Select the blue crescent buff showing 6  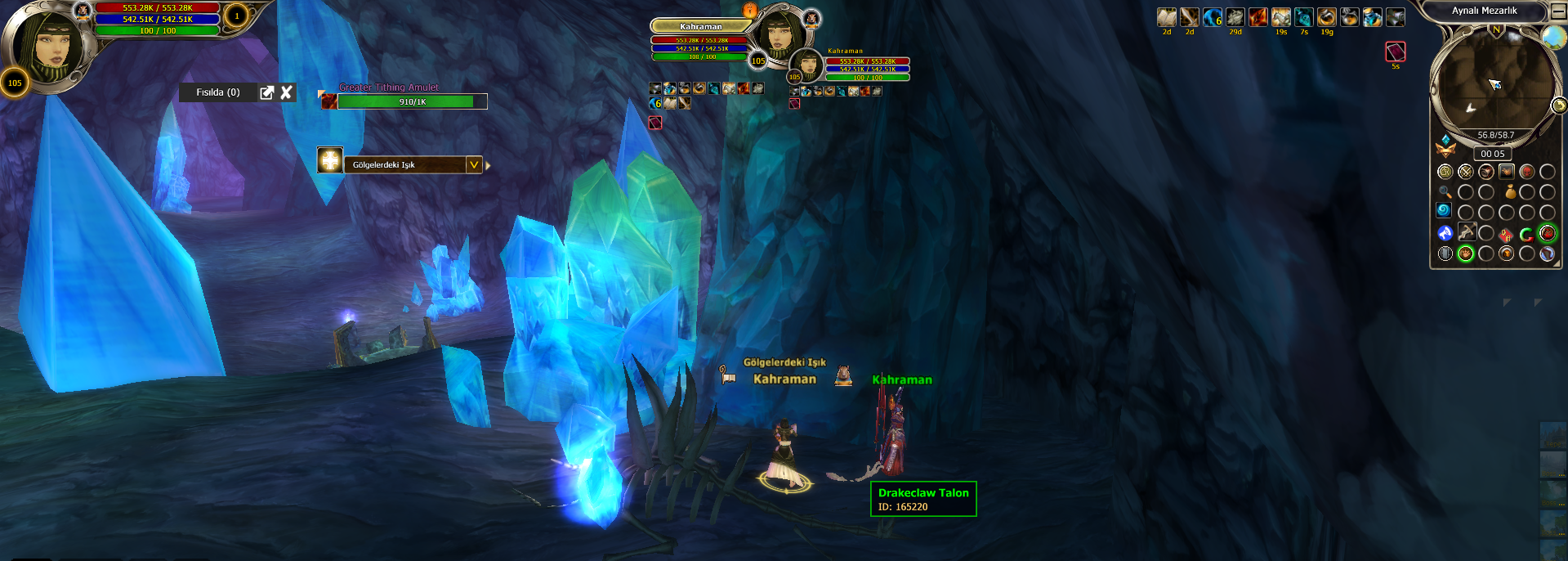coord(1212,17)
